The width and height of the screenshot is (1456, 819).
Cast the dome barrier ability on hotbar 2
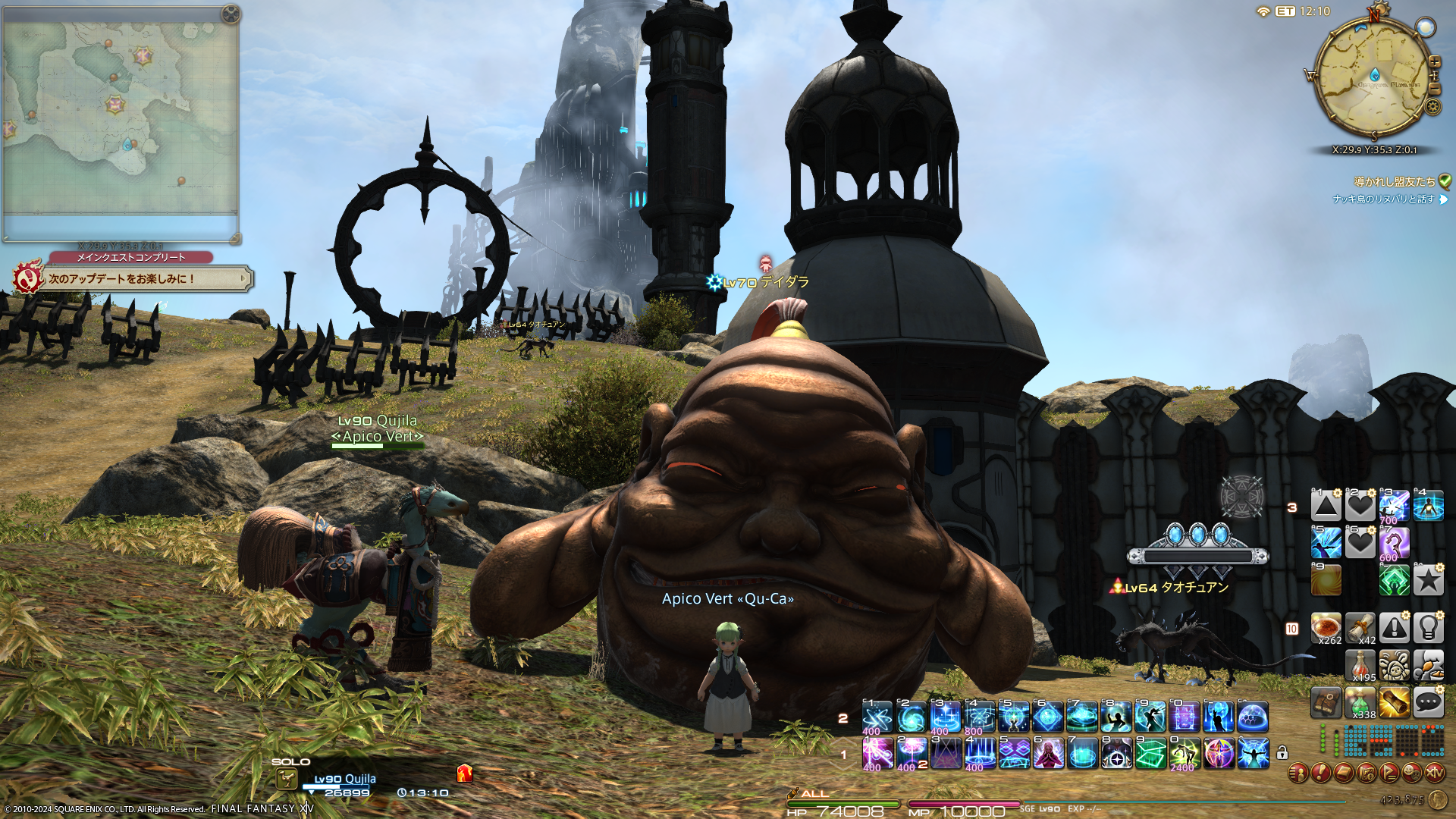(1252, 717)
